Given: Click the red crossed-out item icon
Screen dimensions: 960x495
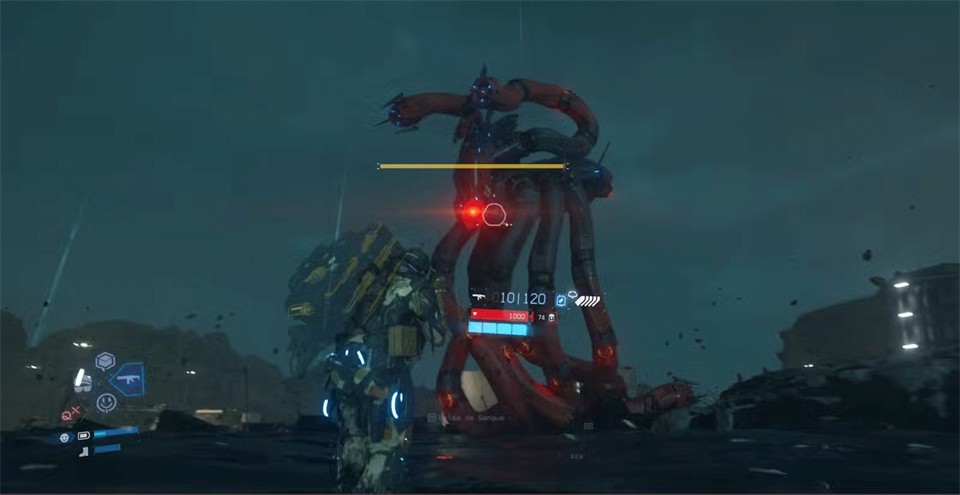Looking at the screenshot, I should (71, 413).
